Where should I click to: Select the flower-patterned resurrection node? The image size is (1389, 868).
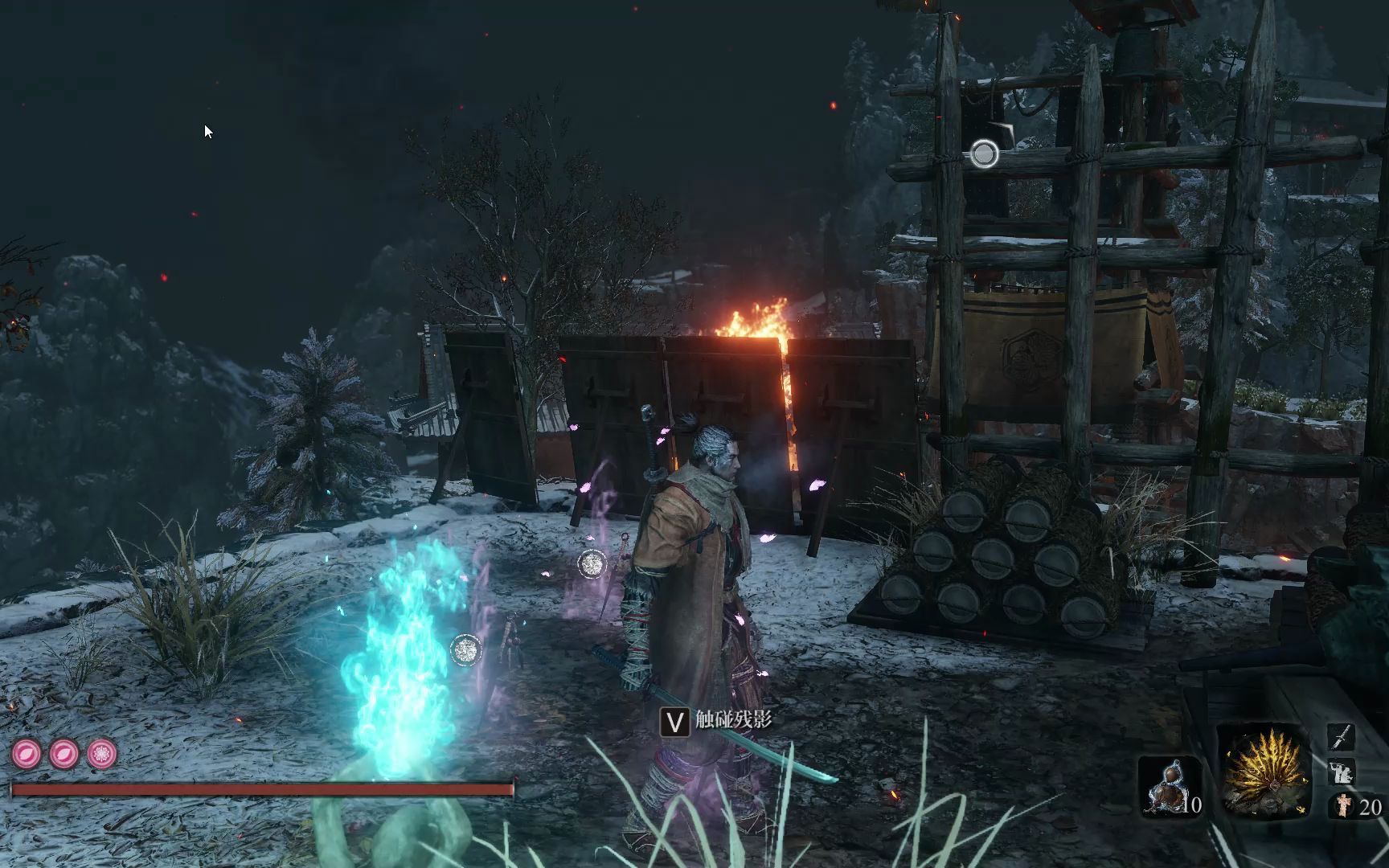(102, 755)
